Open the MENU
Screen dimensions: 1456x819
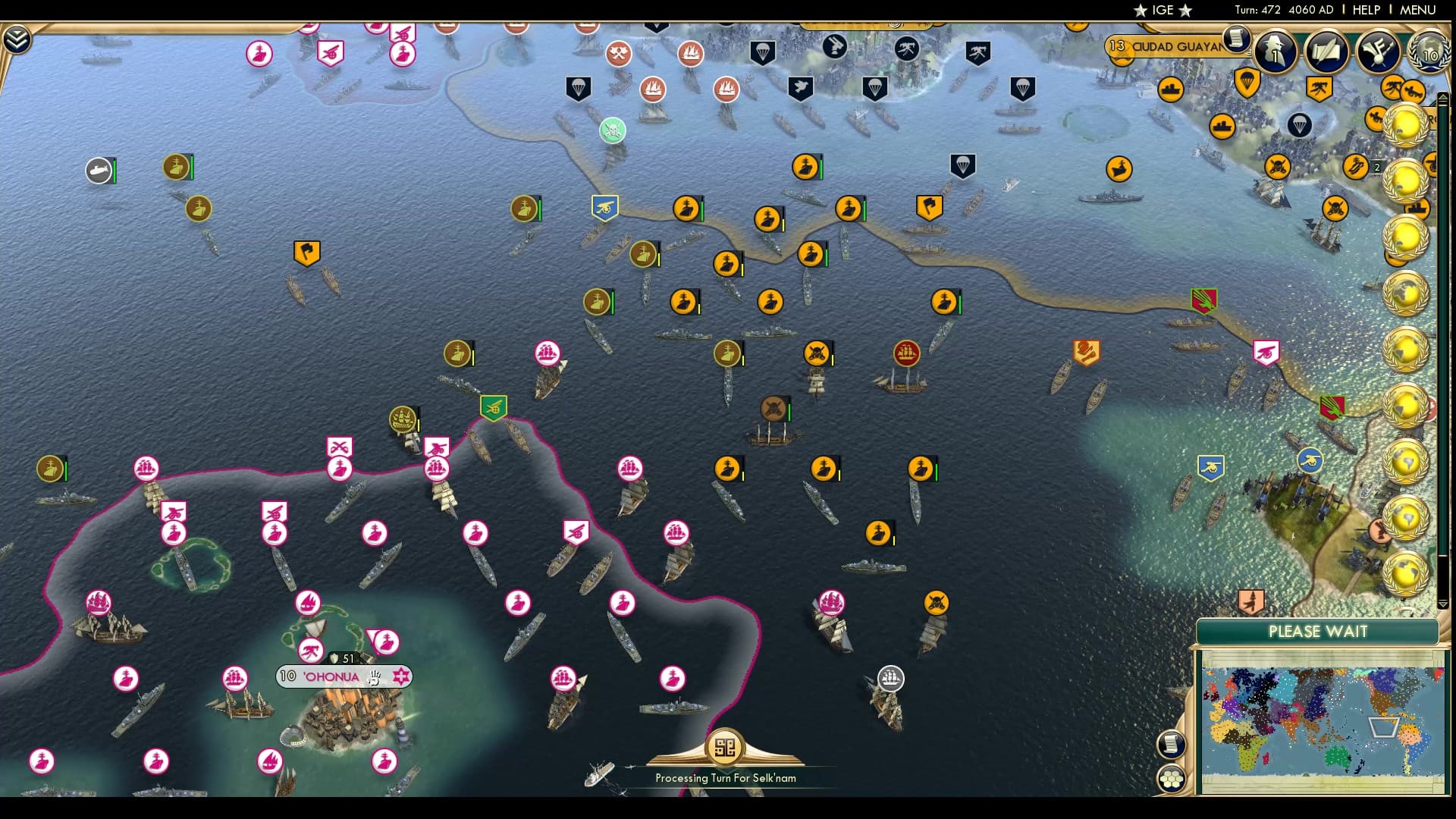1417,10
